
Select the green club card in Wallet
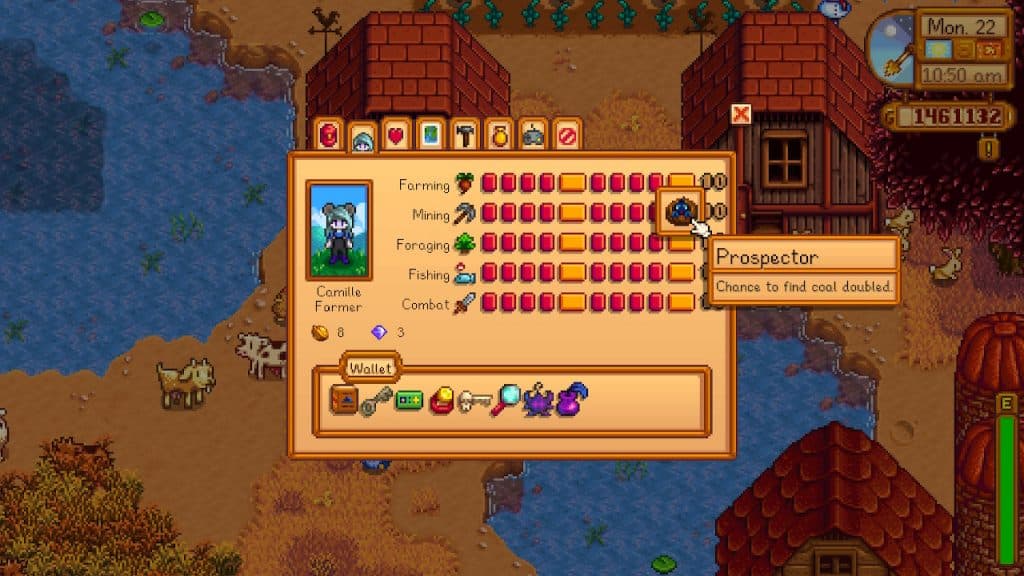(x=409, y=402)
